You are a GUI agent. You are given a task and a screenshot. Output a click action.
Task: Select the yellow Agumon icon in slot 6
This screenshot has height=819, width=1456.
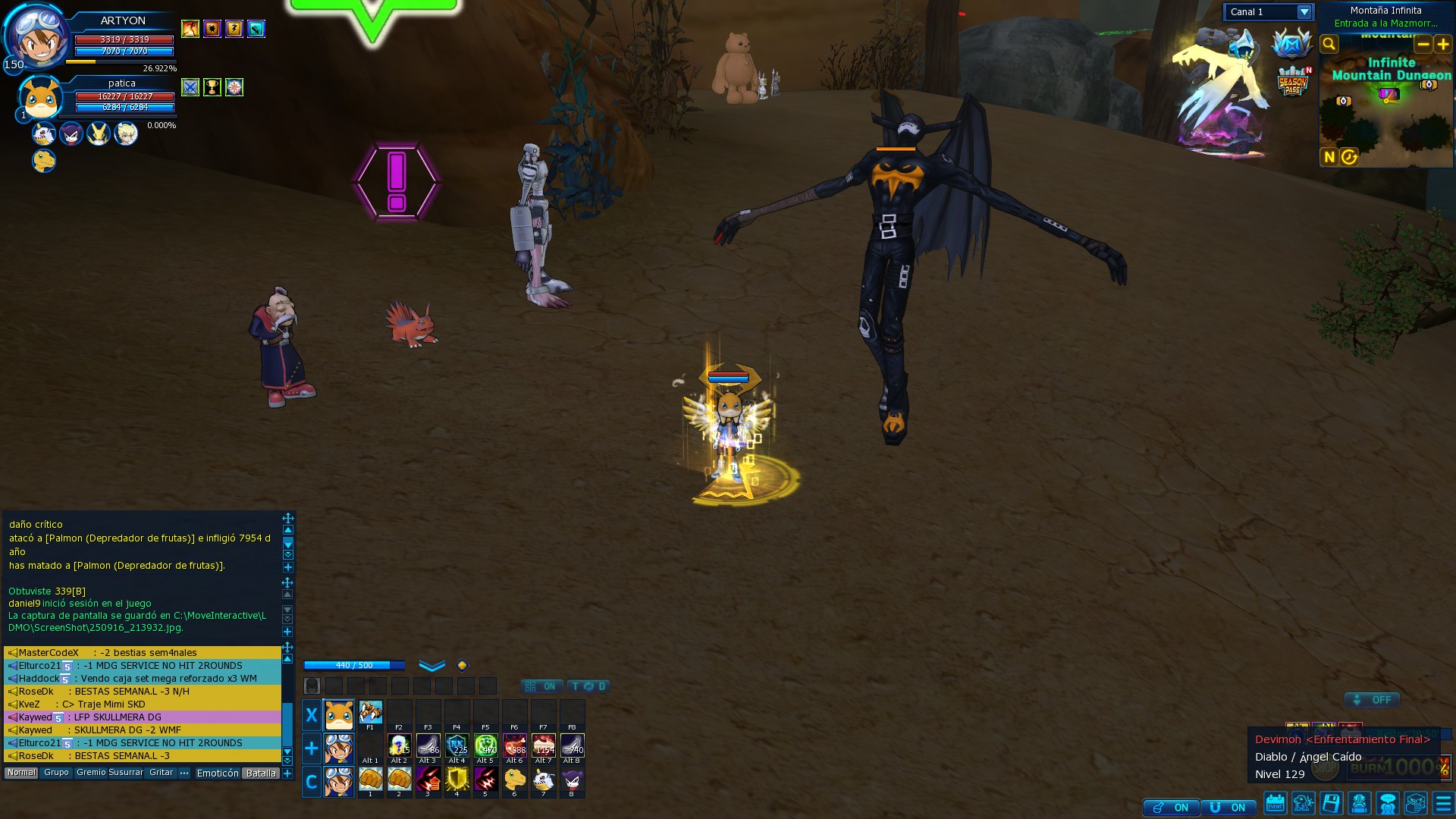514,779
